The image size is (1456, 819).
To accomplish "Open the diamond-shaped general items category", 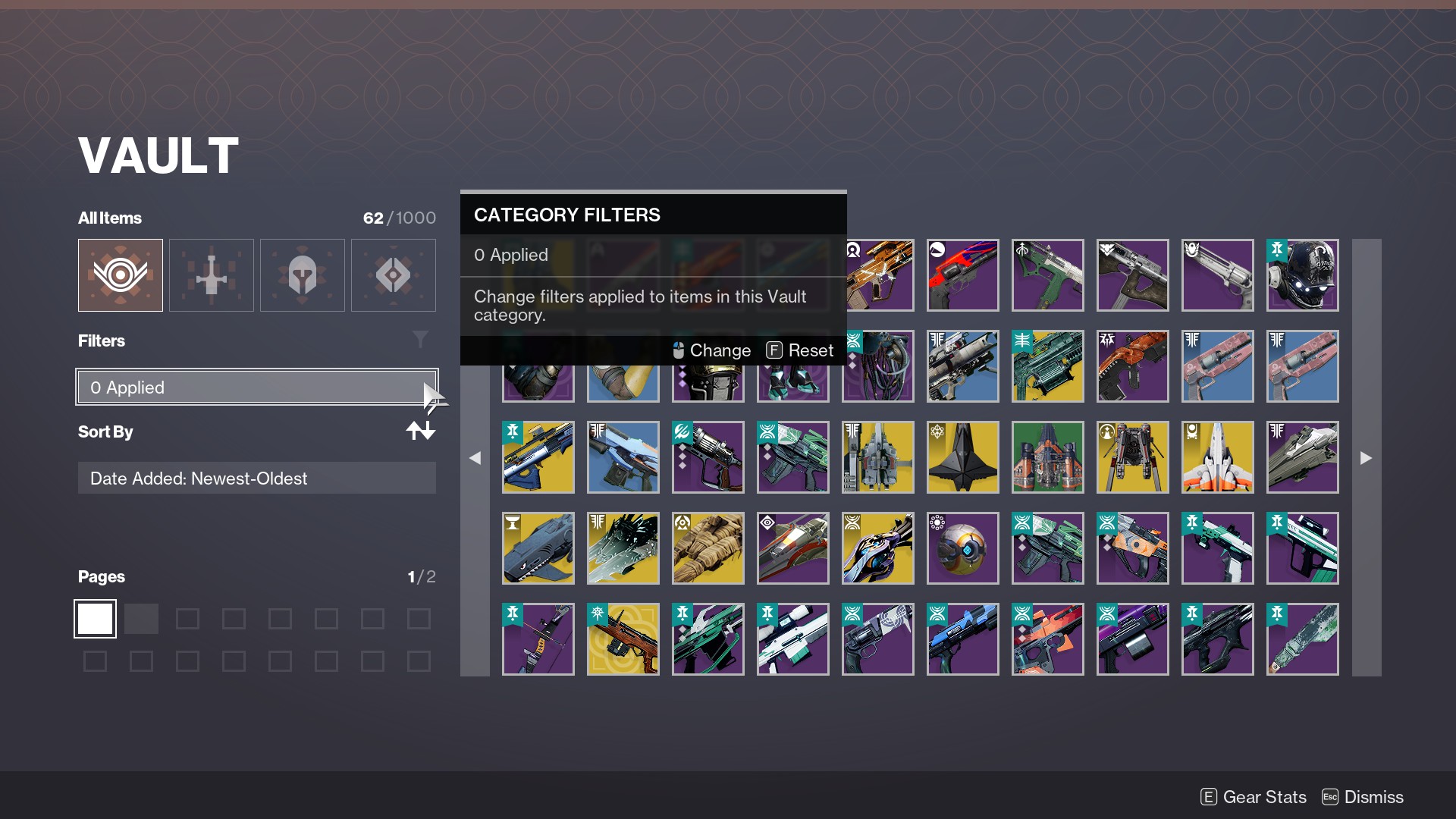I will point(394,275).
